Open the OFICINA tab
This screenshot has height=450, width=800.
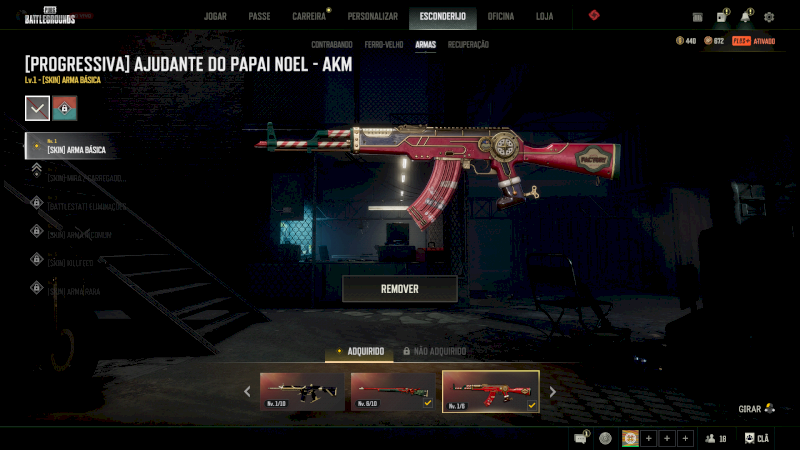(500, 16)
